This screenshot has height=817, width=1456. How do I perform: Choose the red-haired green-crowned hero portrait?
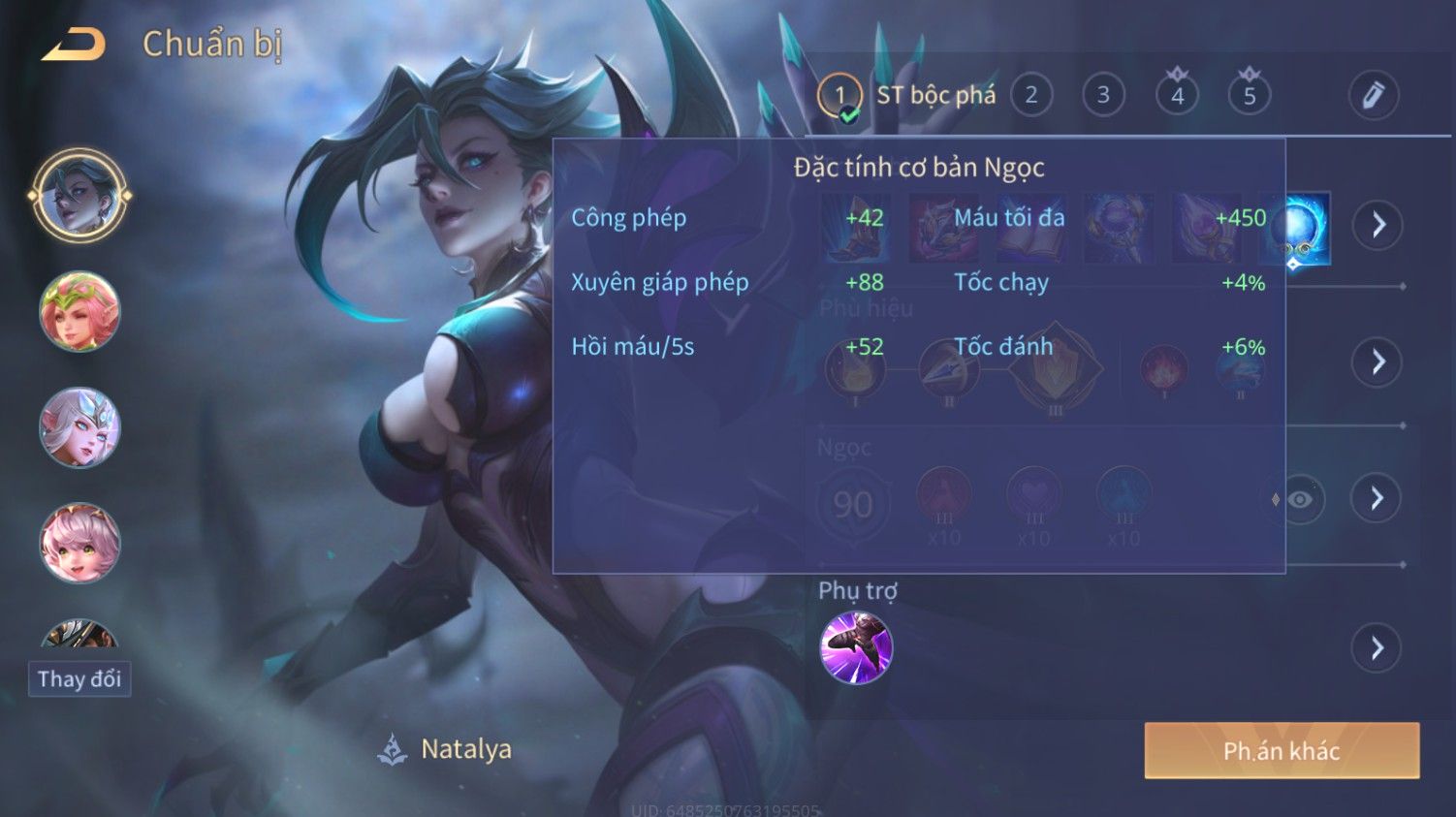[x=79, y=312]
